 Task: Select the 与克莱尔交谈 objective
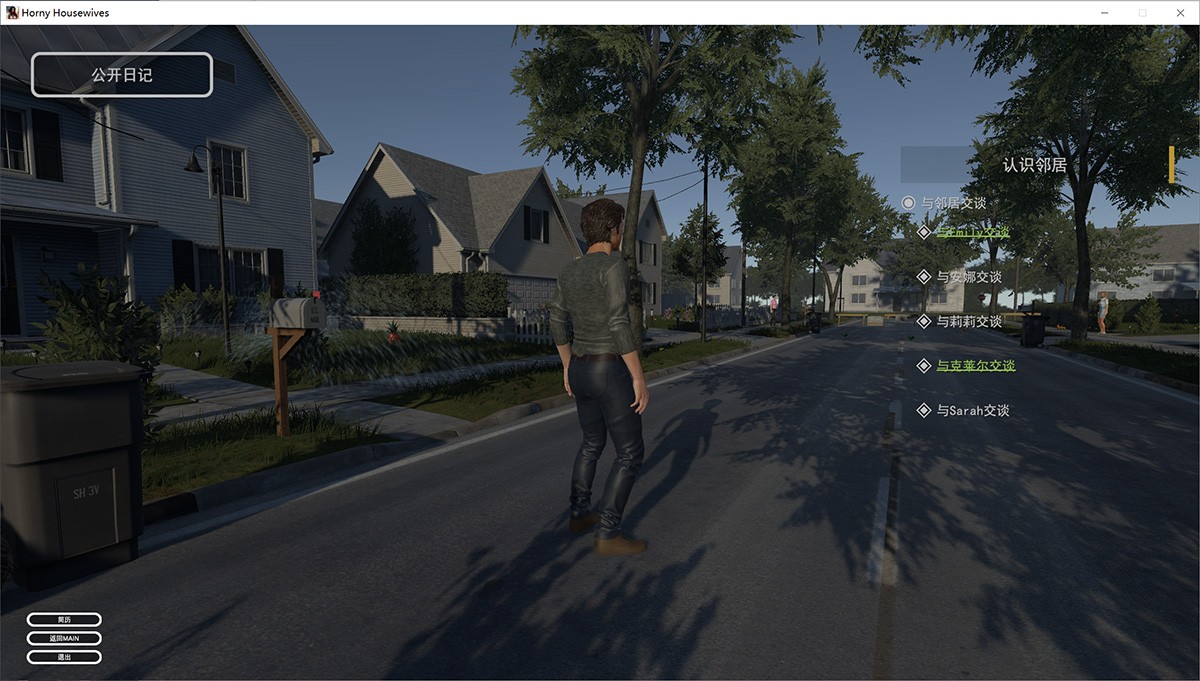(975, 366)
